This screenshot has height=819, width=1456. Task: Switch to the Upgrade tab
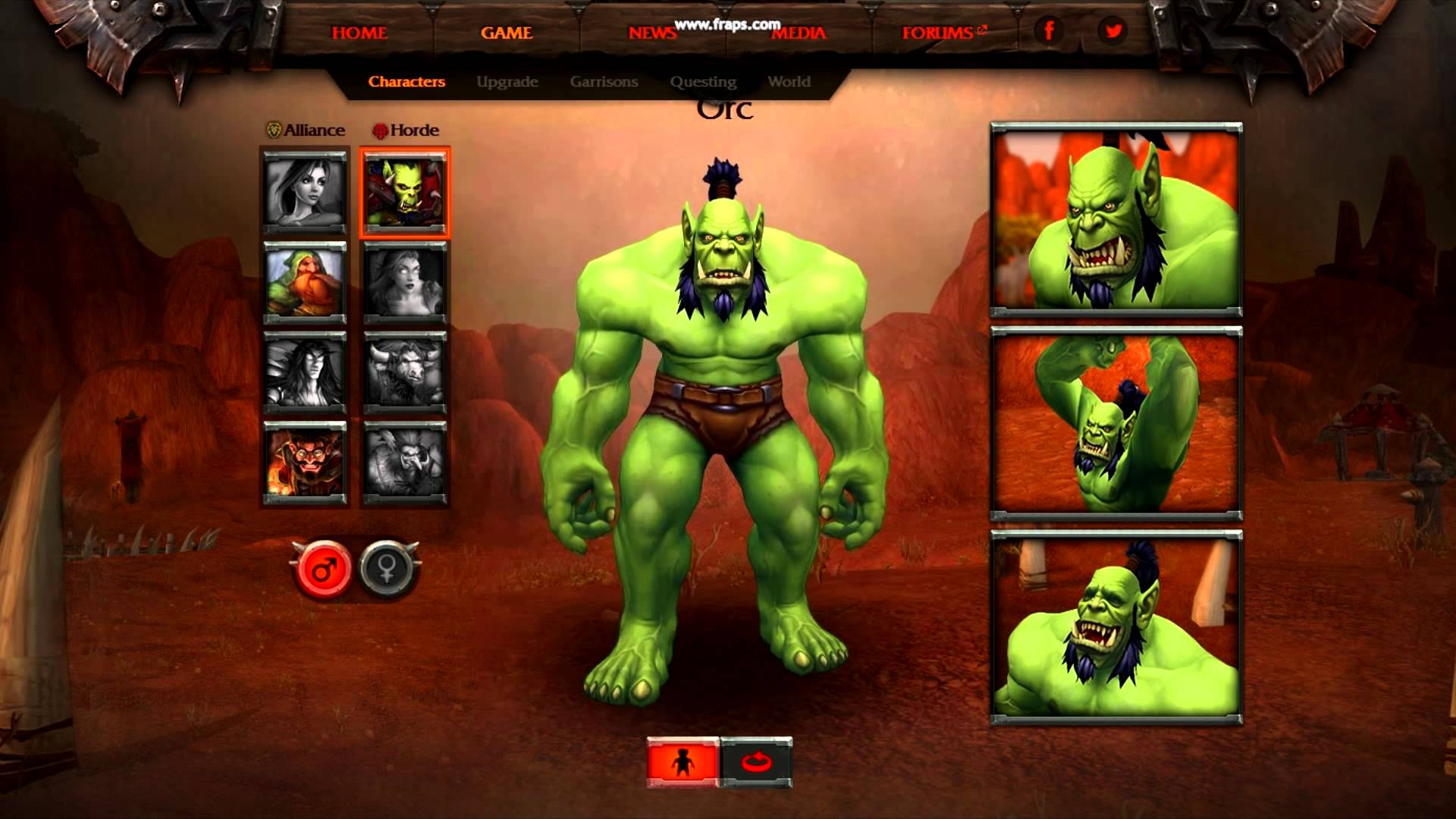click(x=507, y=82)
